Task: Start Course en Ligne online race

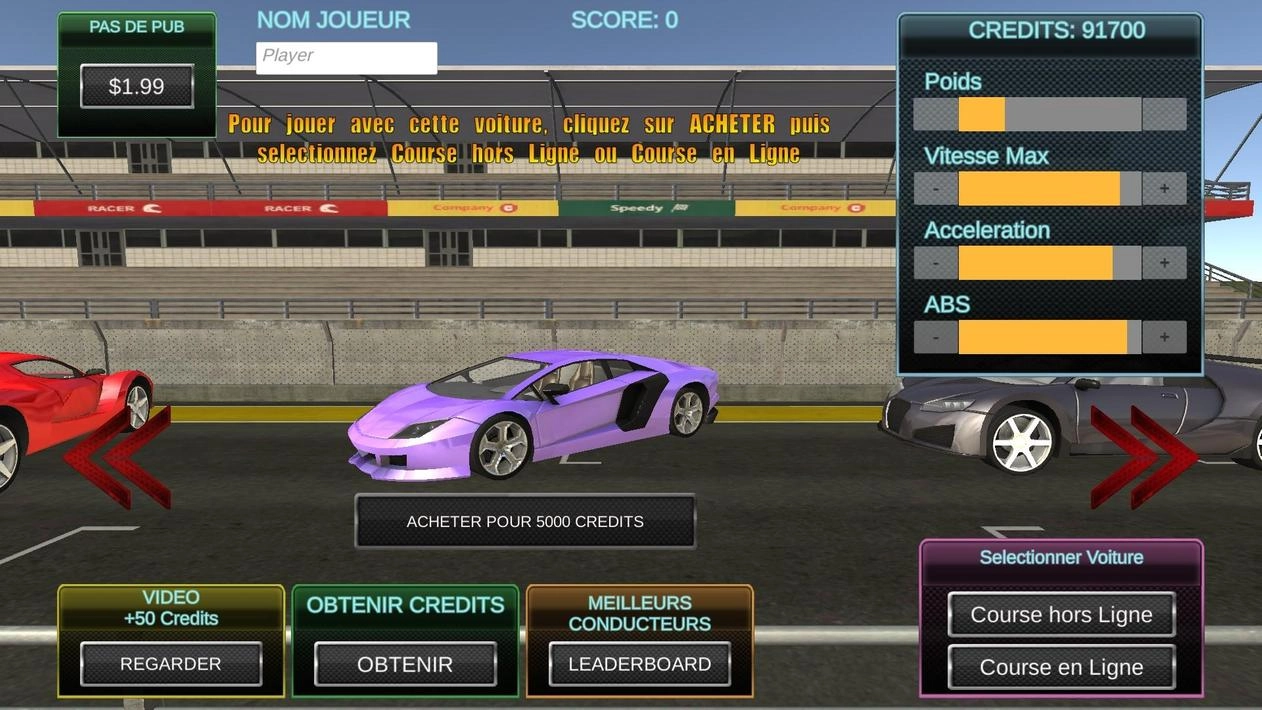Action: point(1061,667)
